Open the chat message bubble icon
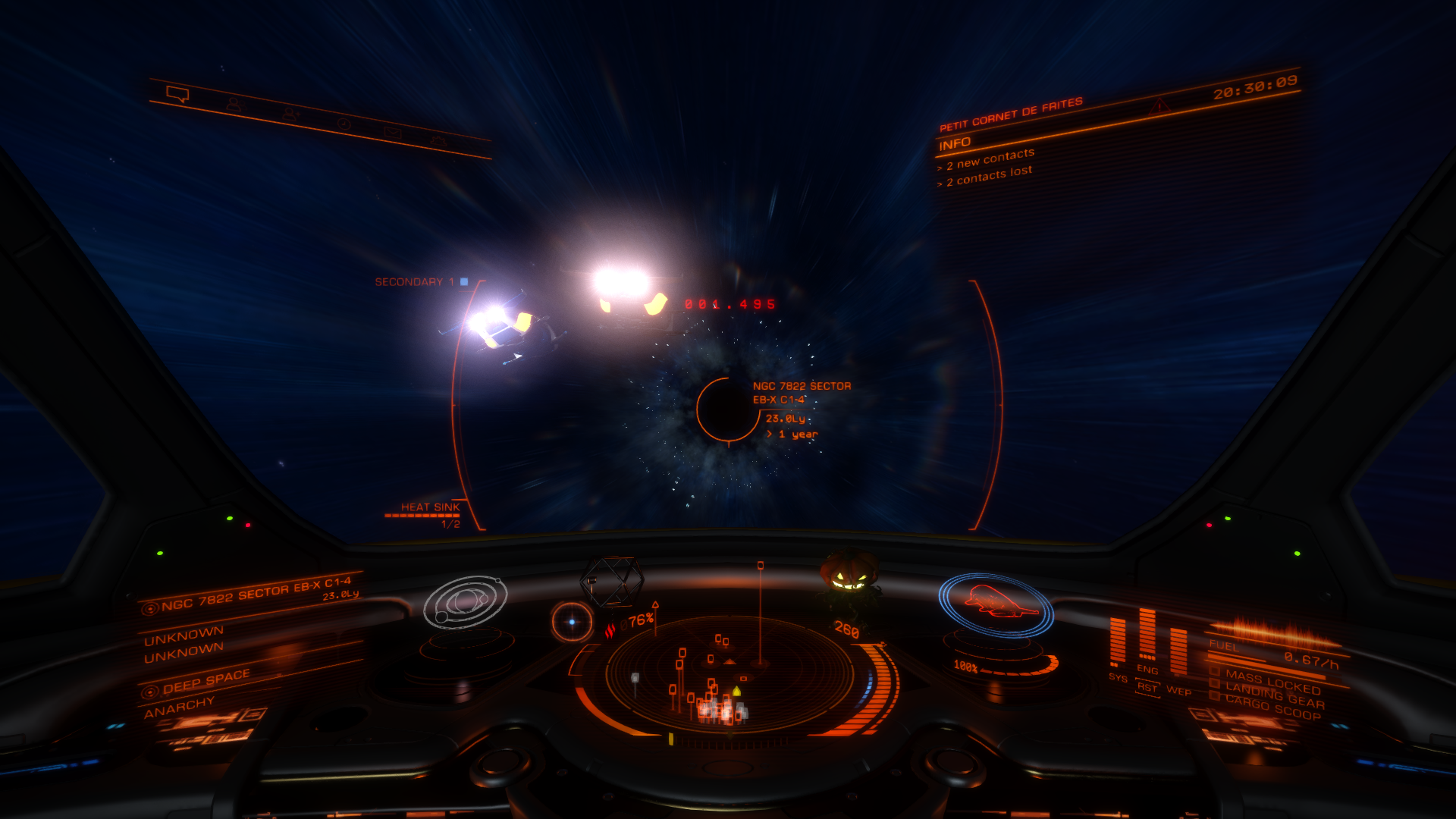The image size is (1456, 819). pyautogui.click(x=178, y=94)
